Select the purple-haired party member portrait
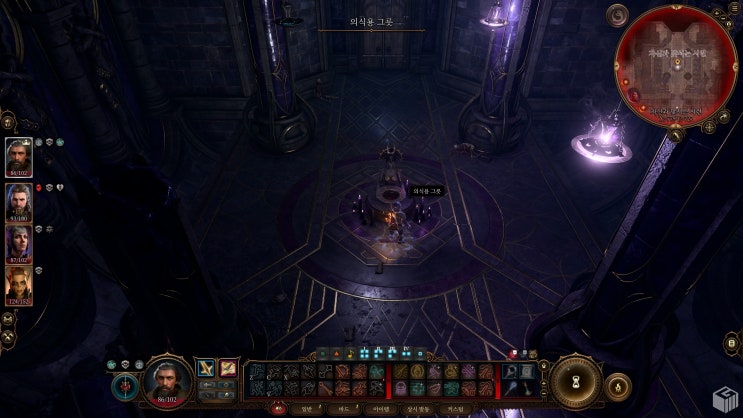The height and width of the screenshot is (418, 743). pos(19,242)
